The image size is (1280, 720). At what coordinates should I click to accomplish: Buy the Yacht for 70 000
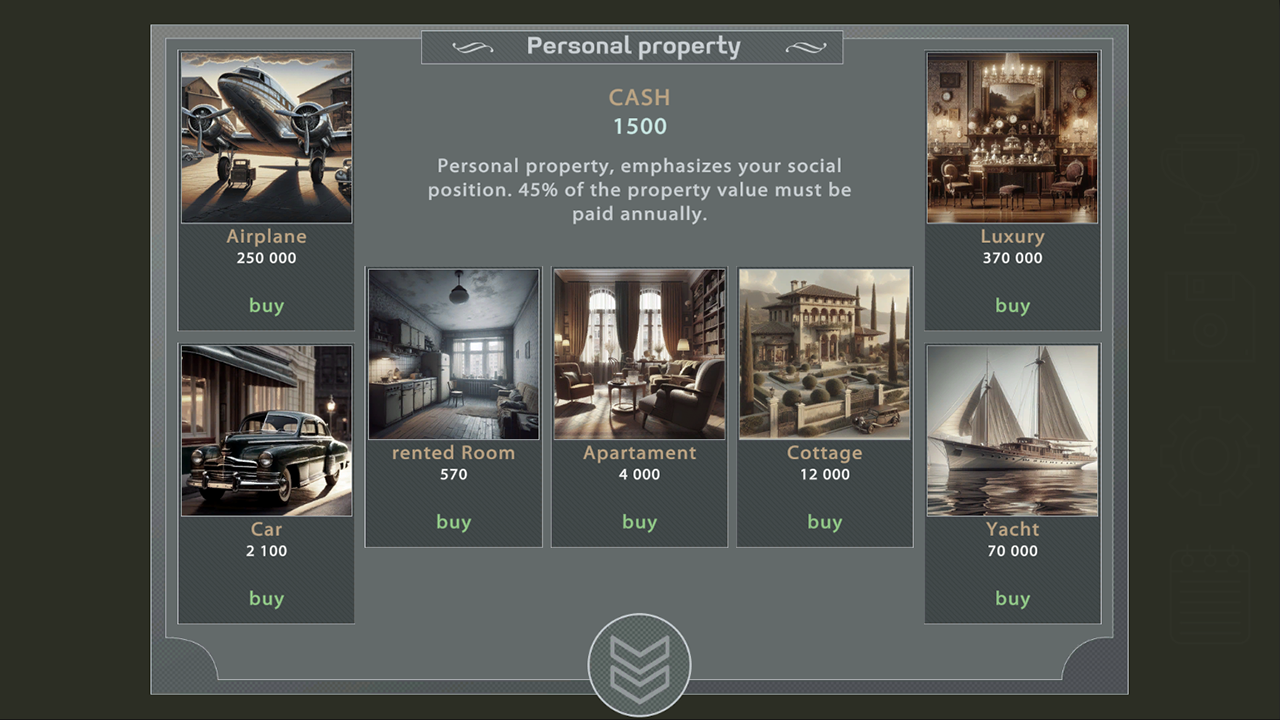coord(1012,598)
